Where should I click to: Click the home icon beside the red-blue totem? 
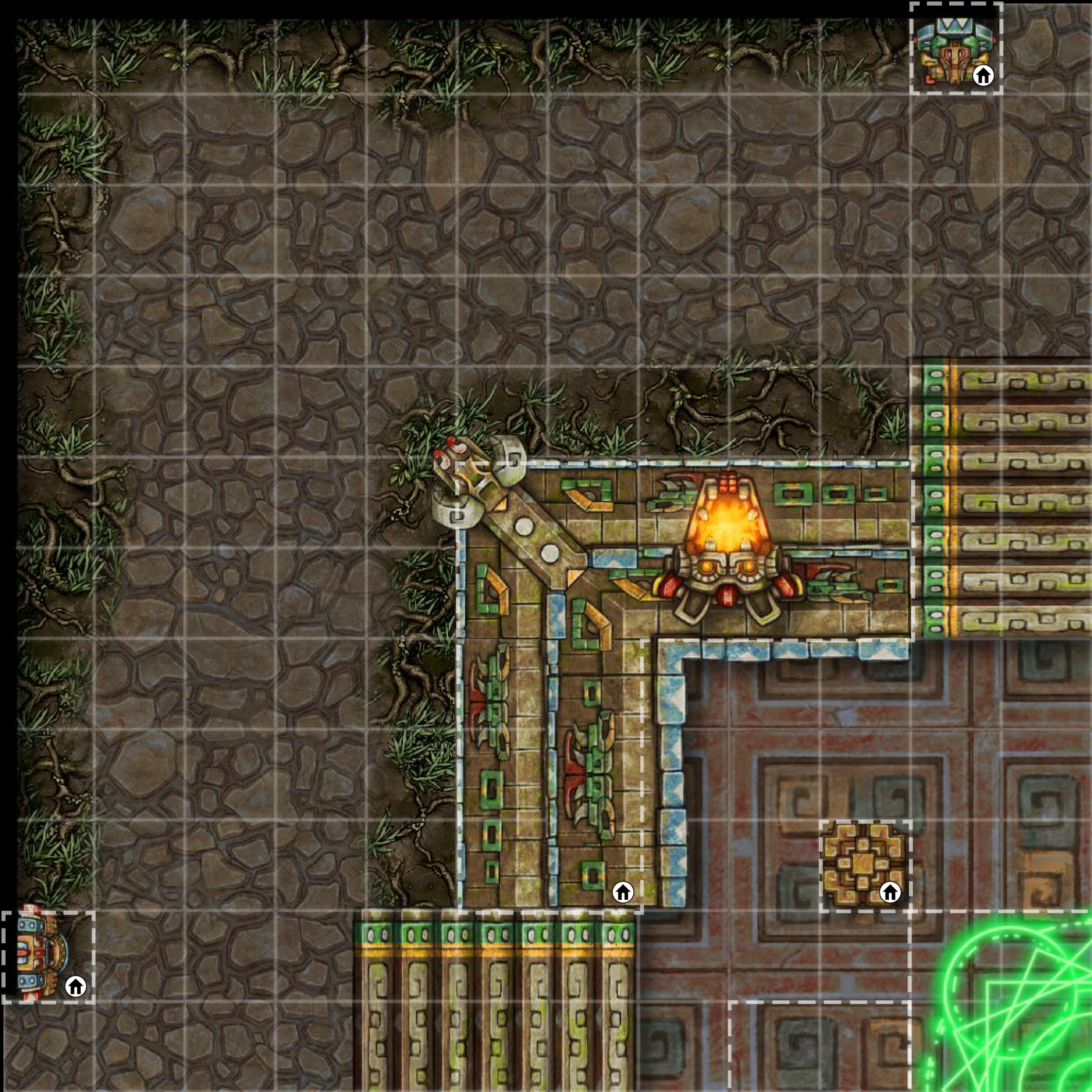pos(75,986)
